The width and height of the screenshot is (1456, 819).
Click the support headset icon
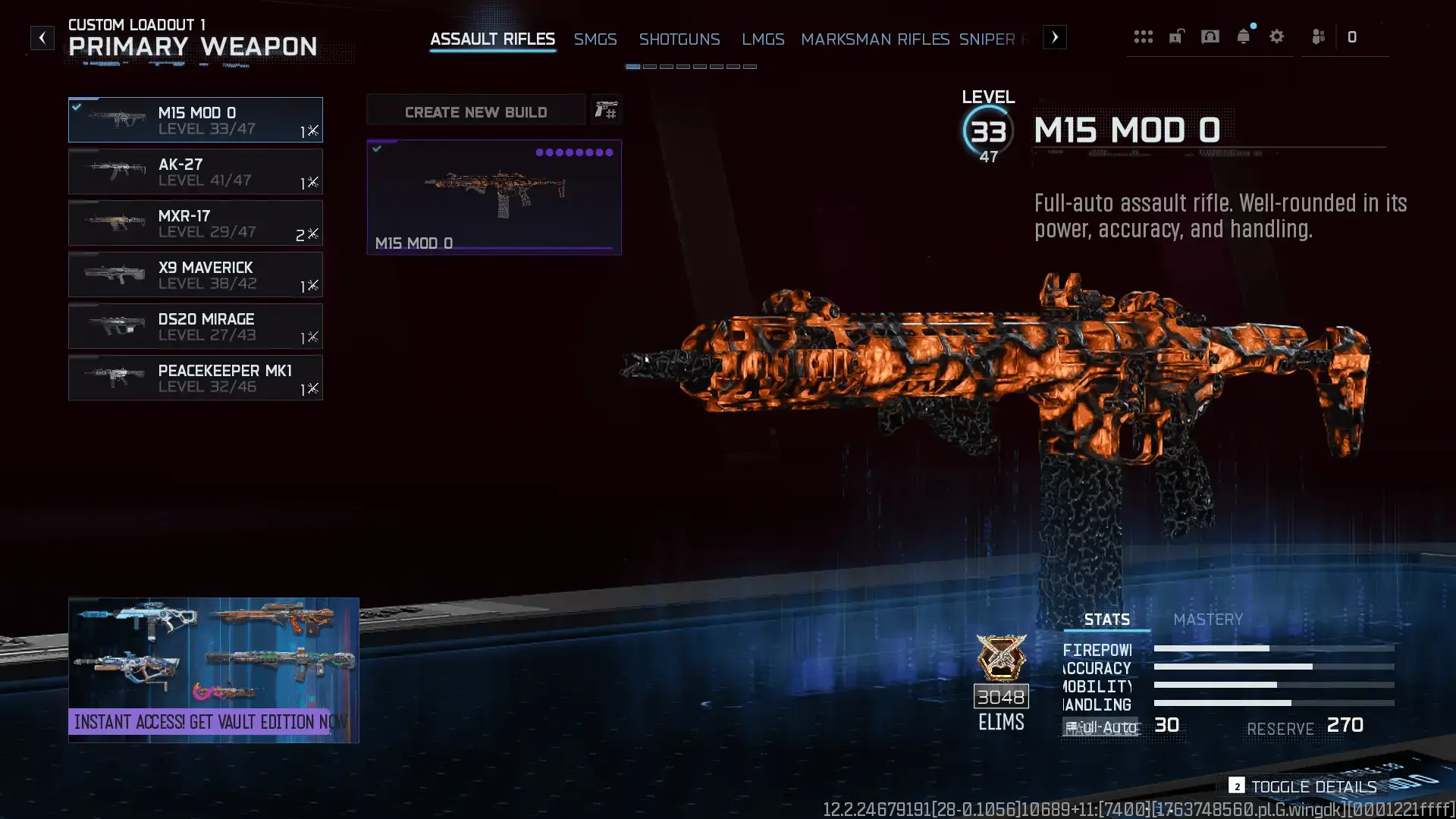click(1210, 36)
